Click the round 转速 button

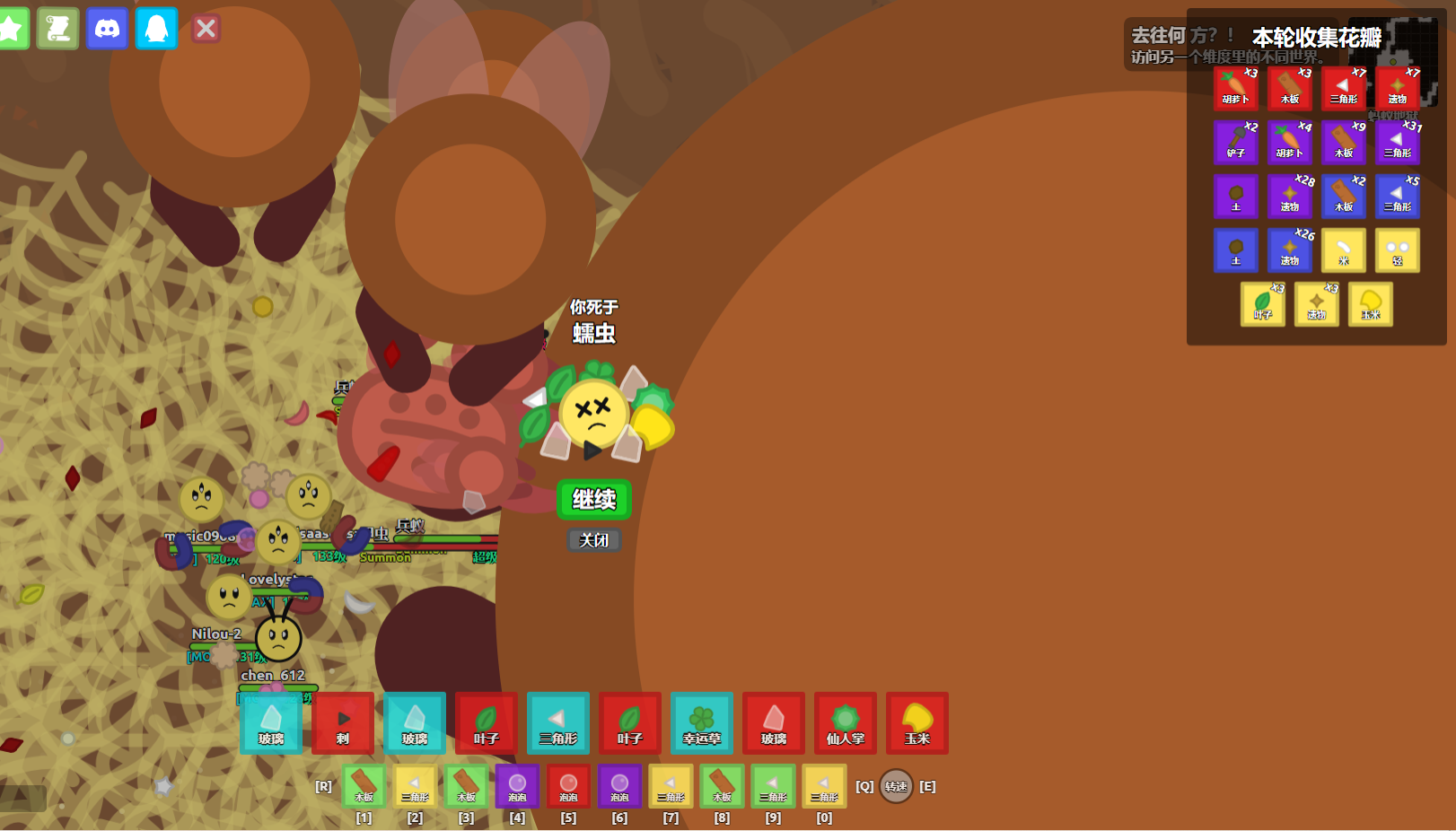(896, 786)
